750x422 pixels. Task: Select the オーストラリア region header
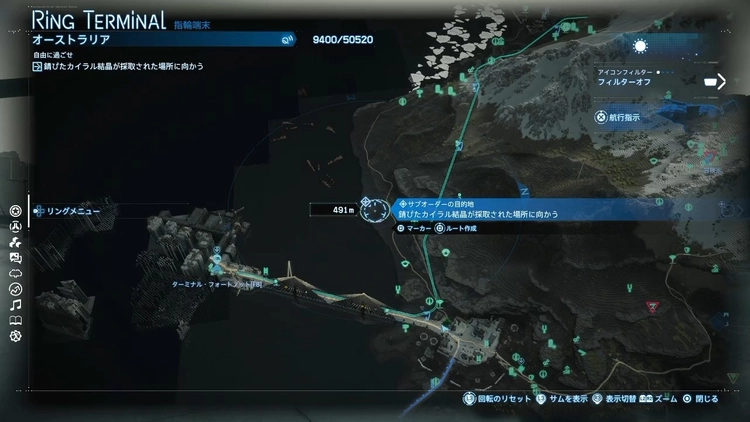click(x=150, y=40)
